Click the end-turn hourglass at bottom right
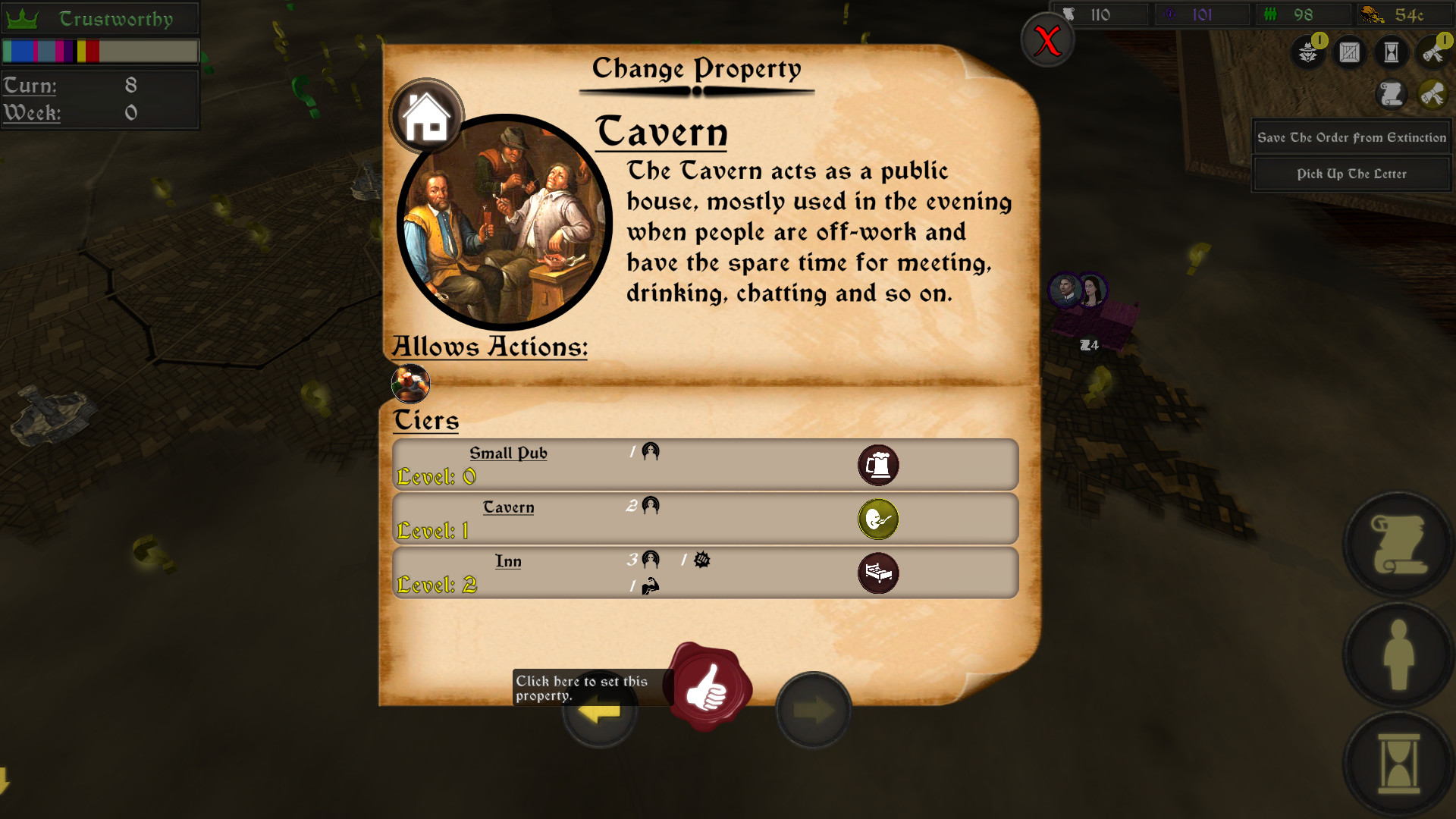Screen dimensions: 1456x819 (1398, 762)
